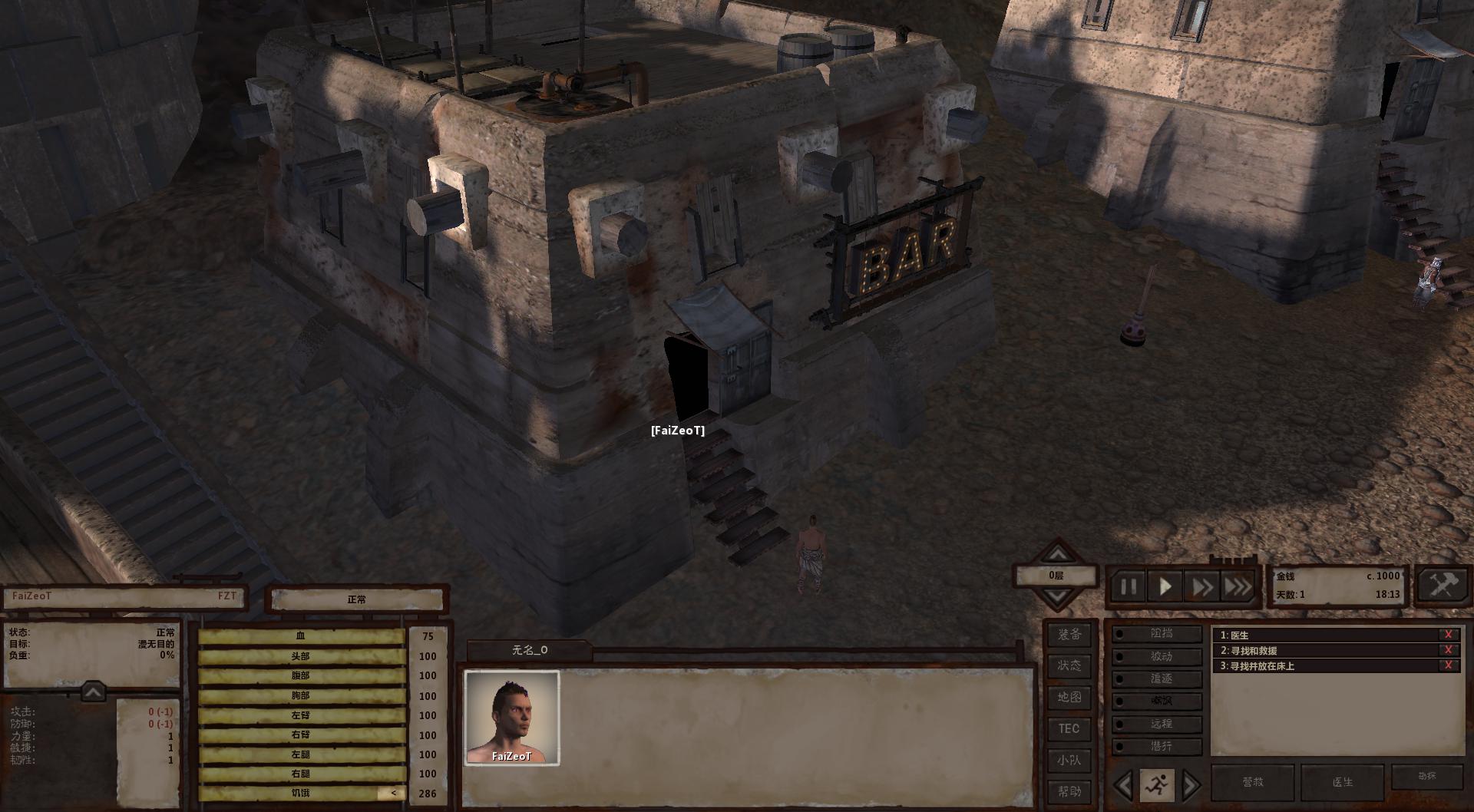Viewport: 1474px width, 812px height.
Task: Toggle the 被动 (passive) stance
Action: [1158, 656]
